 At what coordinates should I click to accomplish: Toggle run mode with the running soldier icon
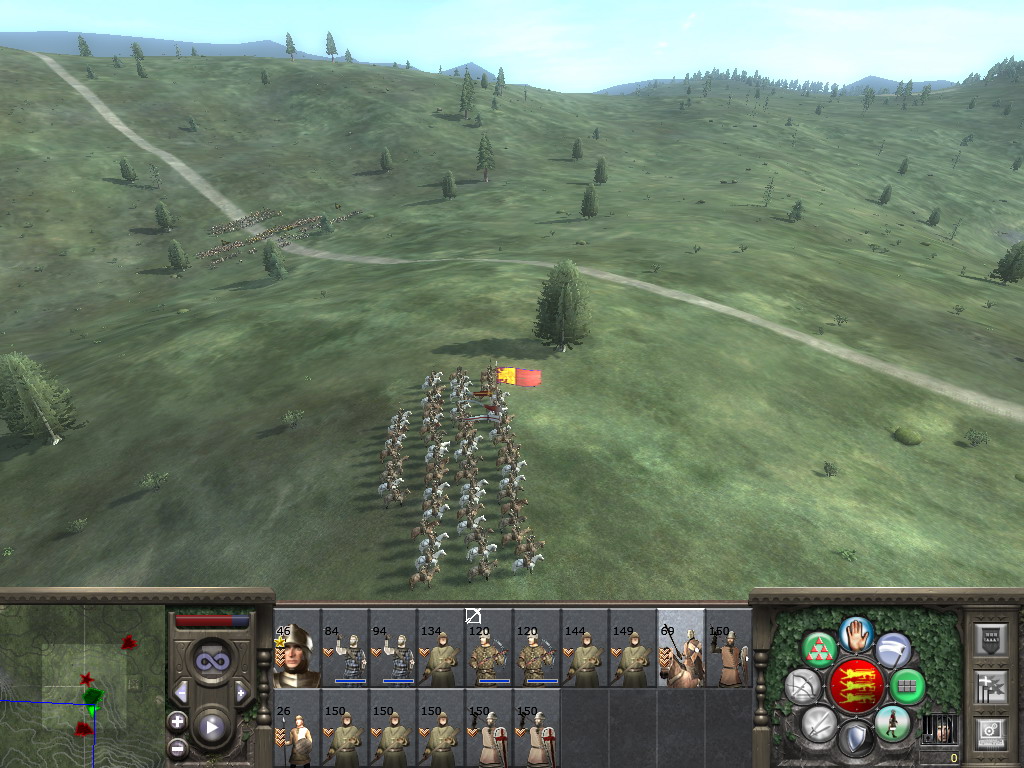click(891, 723)
